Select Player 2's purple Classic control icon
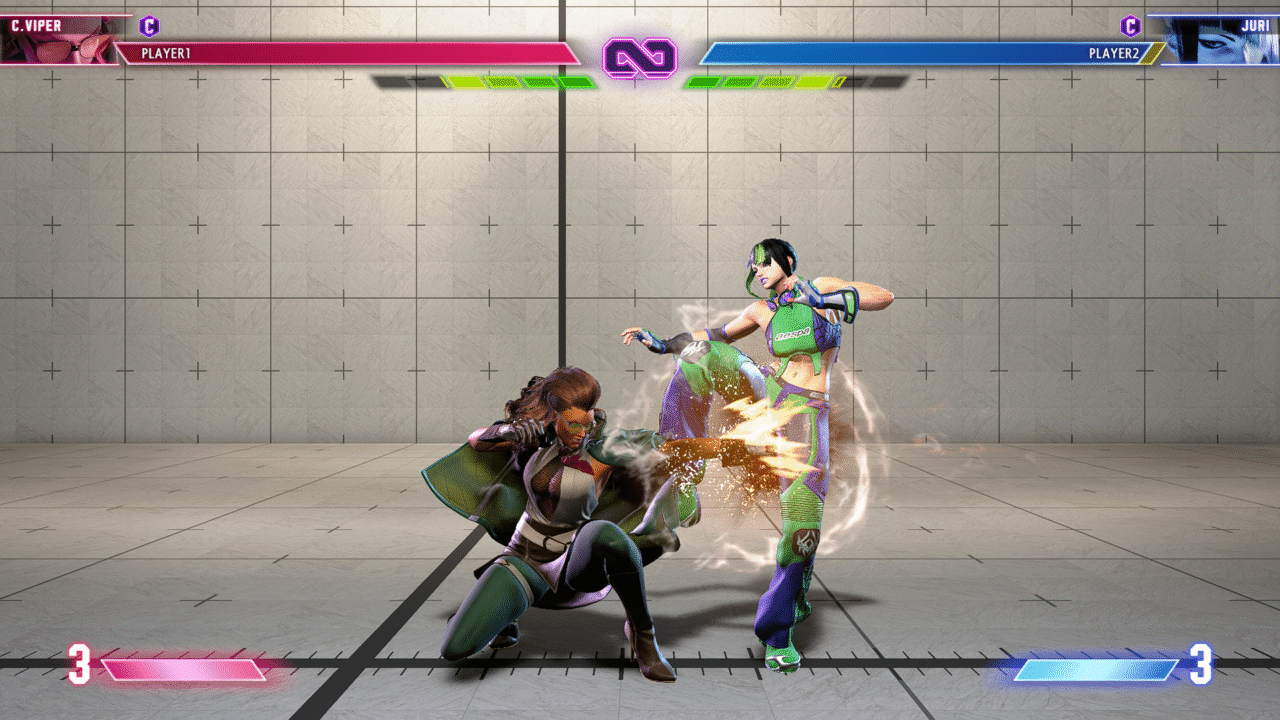This screenshot has height=720, width=1280. pyautogui.click(x=1130, y=26)
